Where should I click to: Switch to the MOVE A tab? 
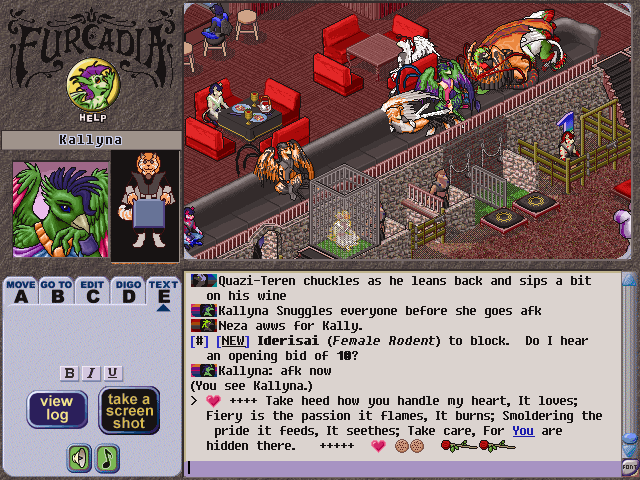coord(21,291)
